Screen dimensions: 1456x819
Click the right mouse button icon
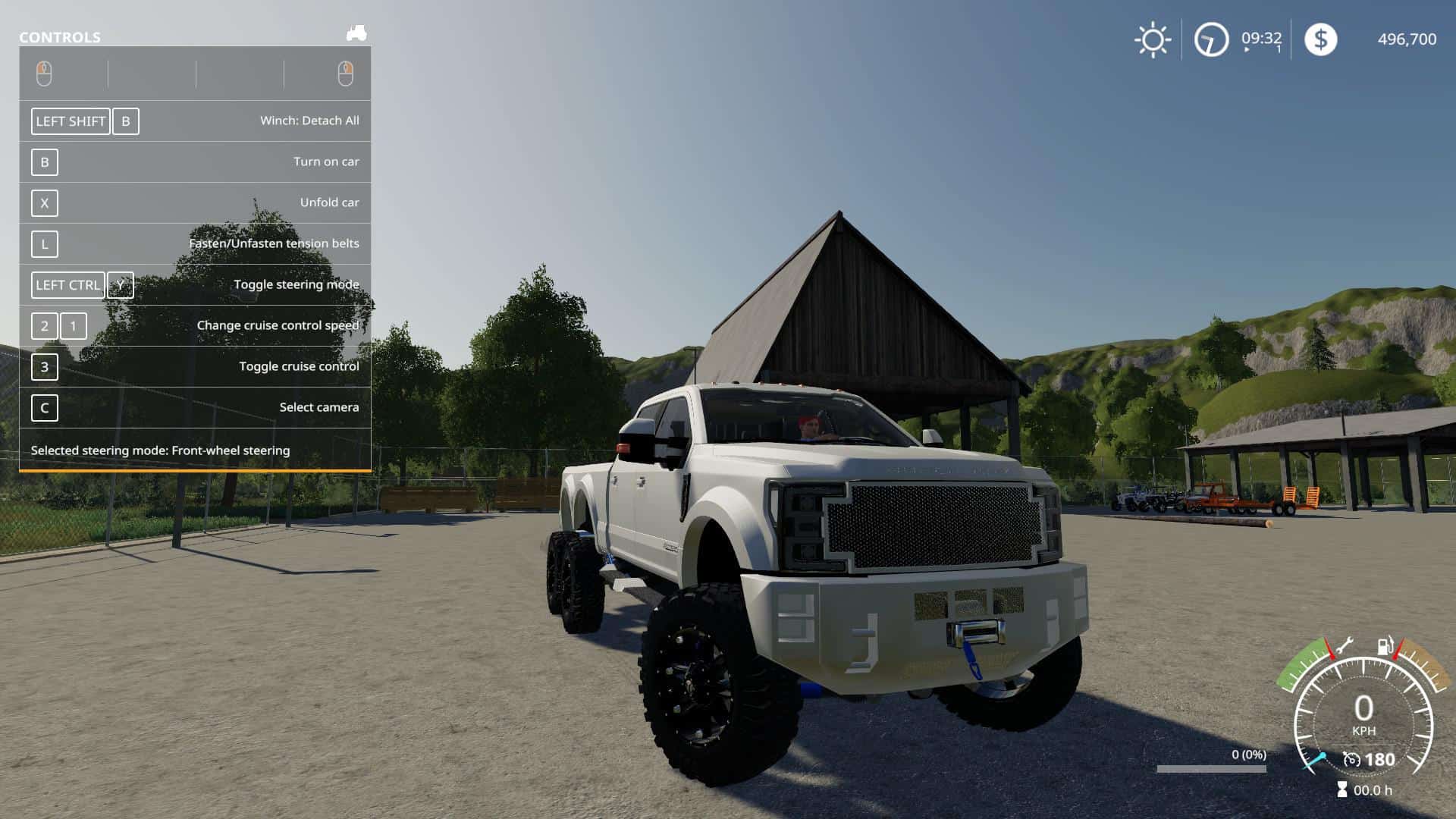pos(347,73)
